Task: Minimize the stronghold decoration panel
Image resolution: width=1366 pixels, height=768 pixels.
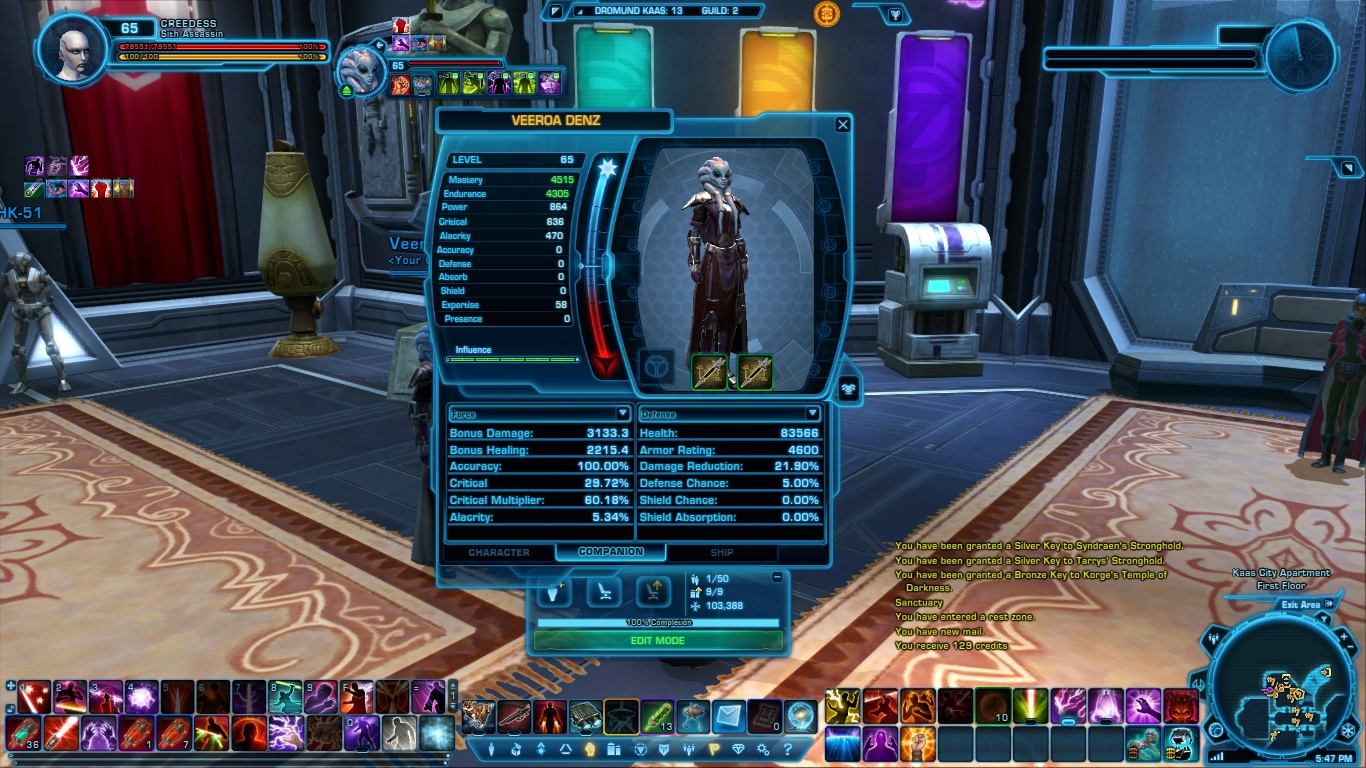Action: pos(777,578)
